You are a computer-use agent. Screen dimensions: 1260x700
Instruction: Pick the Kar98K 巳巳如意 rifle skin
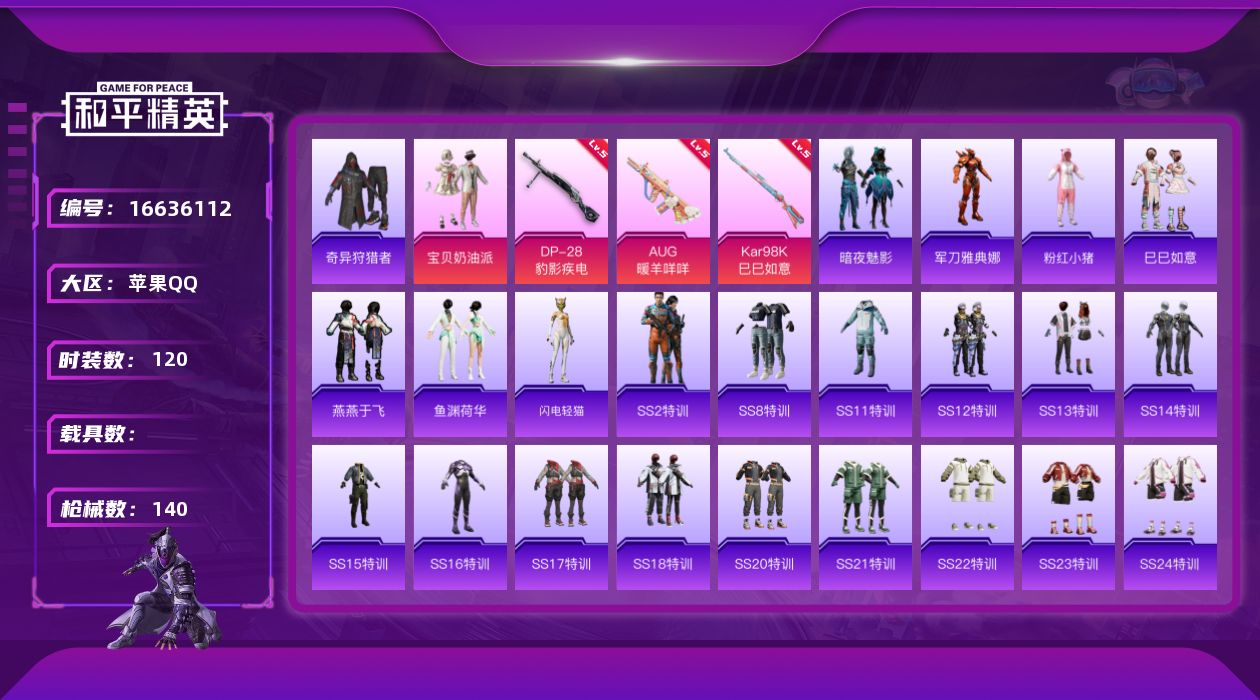pos(764,211)
